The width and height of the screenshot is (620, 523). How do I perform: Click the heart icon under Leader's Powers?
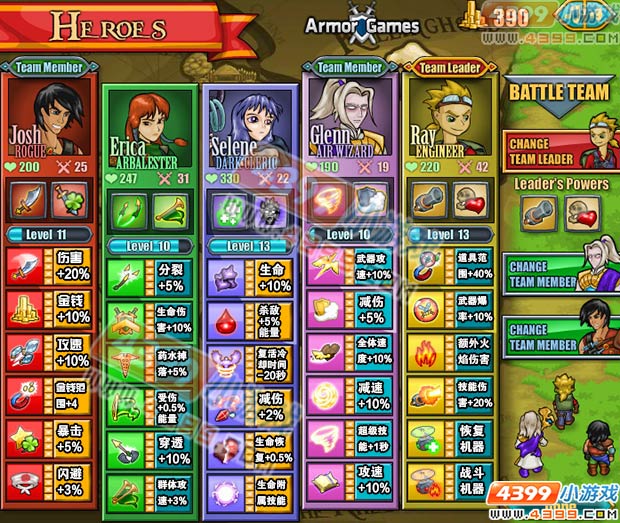(x=581, y=212)
